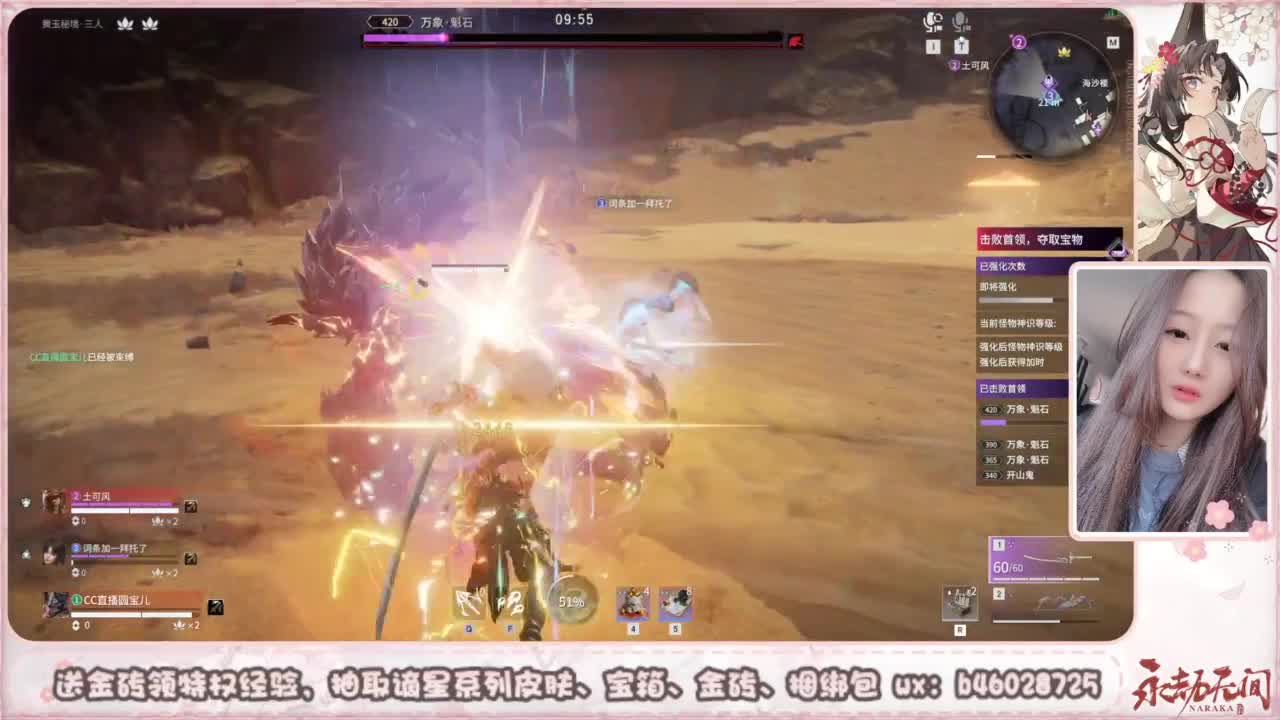Toggle mute for teammate 词条加一拜托了
The height and width of the screenshot is (720, 1280).
26,556
